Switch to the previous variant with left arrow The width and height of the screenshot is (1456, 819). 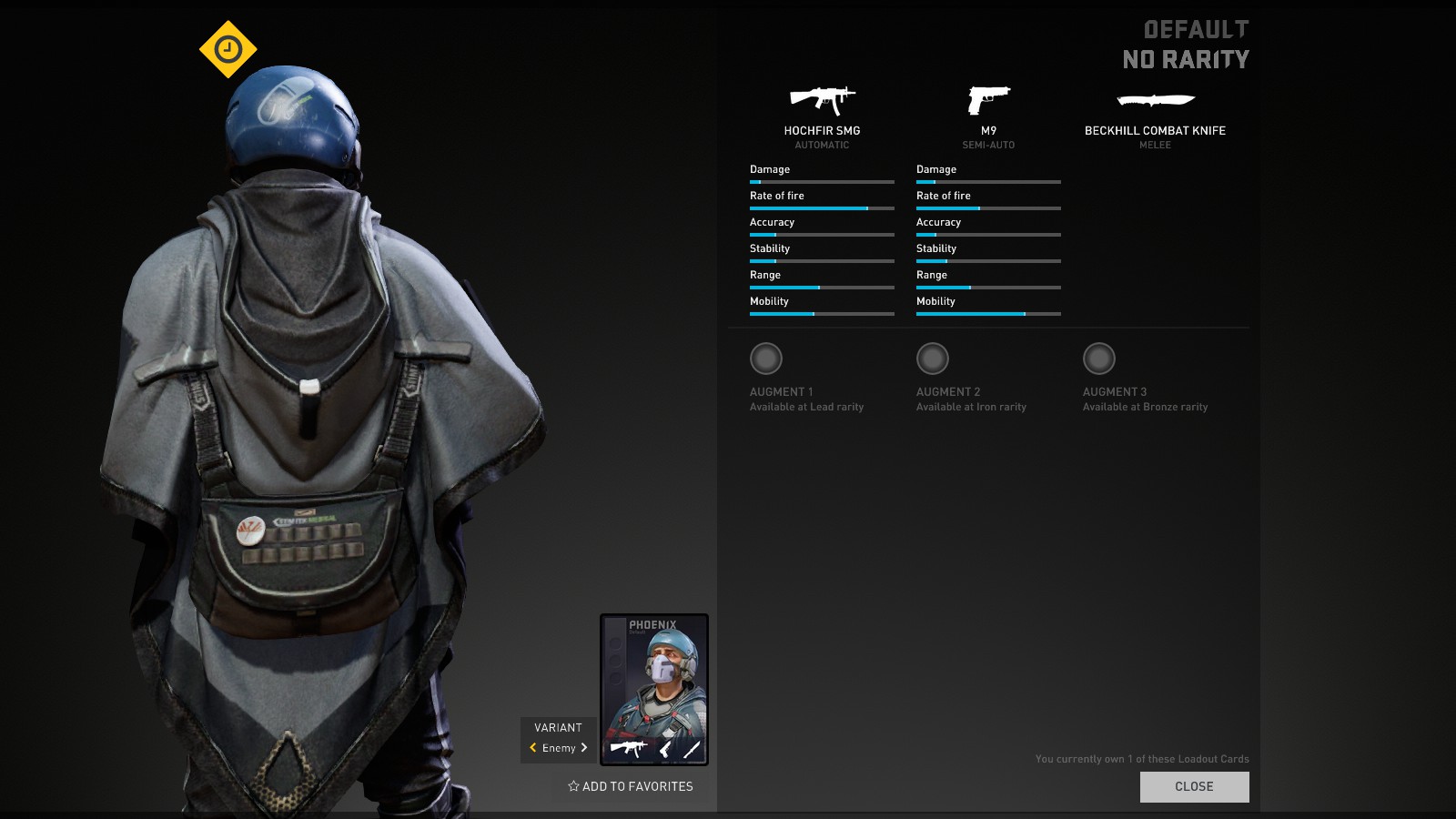click(x=533, y=748)
